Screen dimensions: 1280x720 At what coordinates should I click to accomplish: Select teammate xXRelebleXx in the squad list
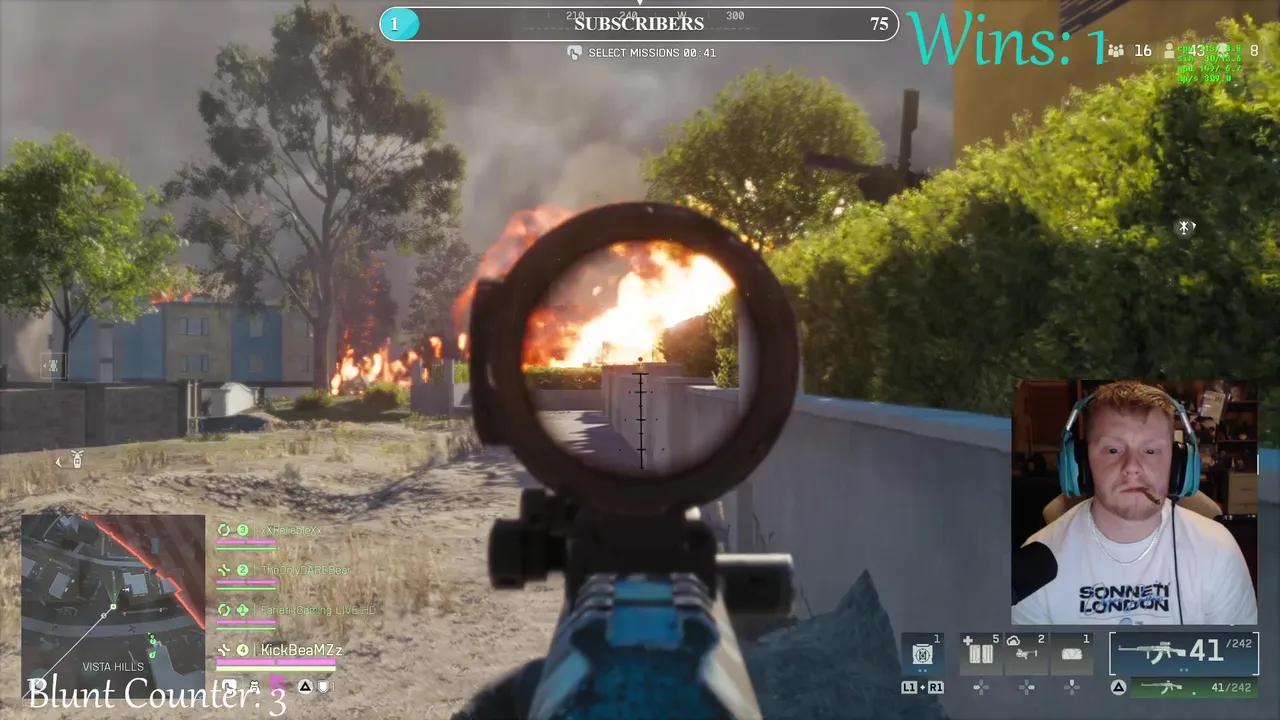(288, 530)
